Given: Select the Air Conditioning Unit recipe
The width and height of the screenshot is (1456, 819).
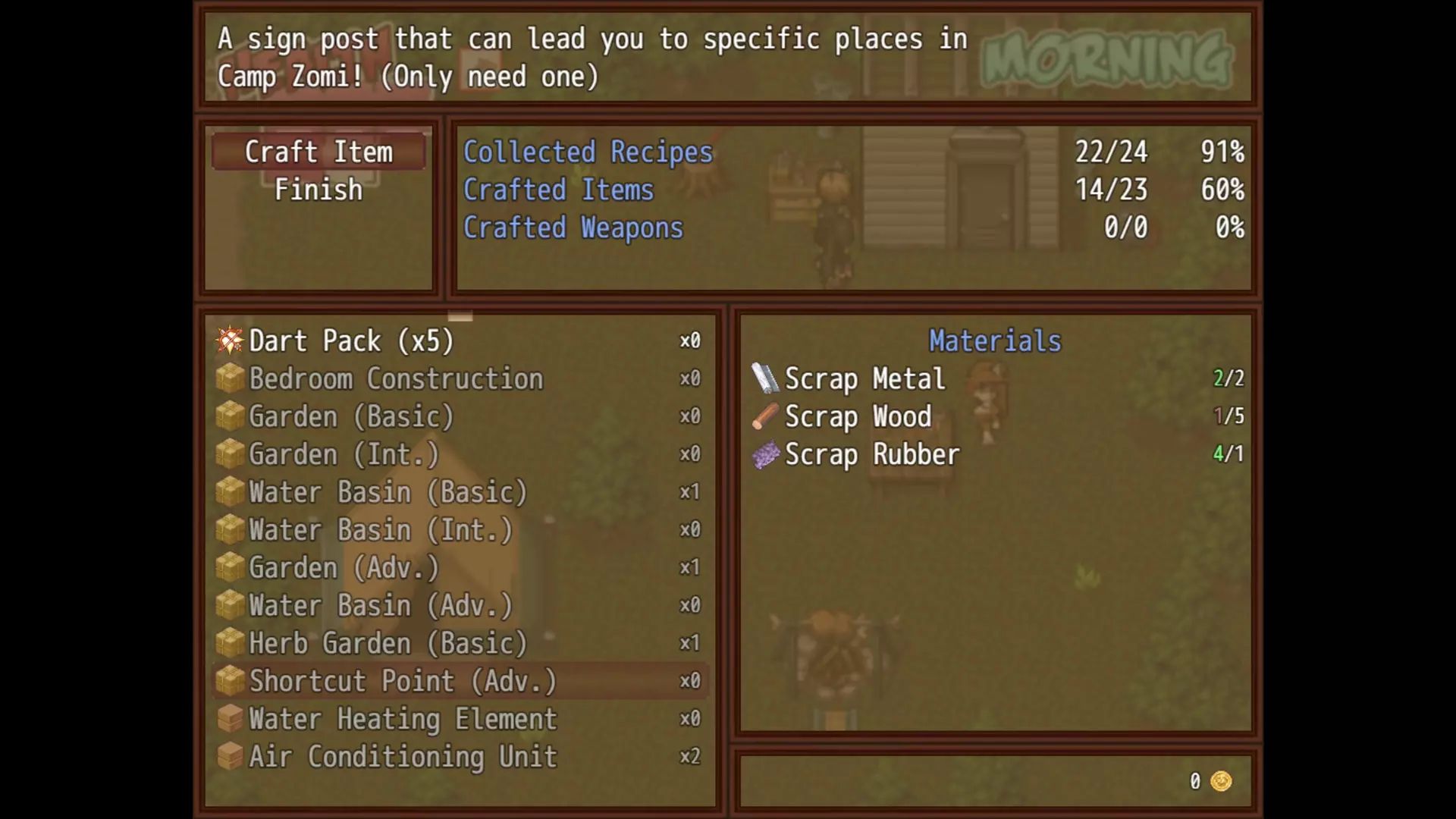Looking at the screenshot, I should tap(403, 757).
